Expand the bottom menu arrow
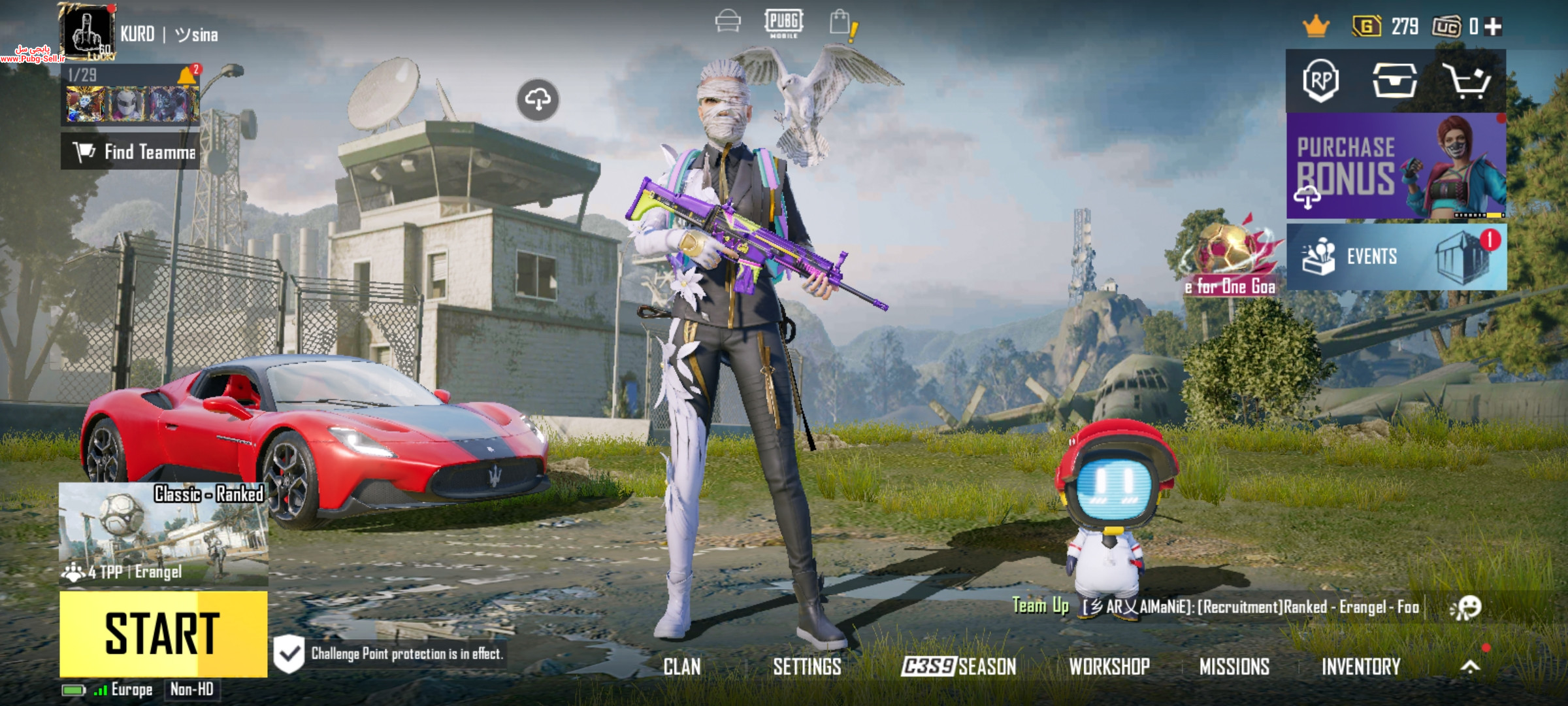 click(x=1470, y=667)
